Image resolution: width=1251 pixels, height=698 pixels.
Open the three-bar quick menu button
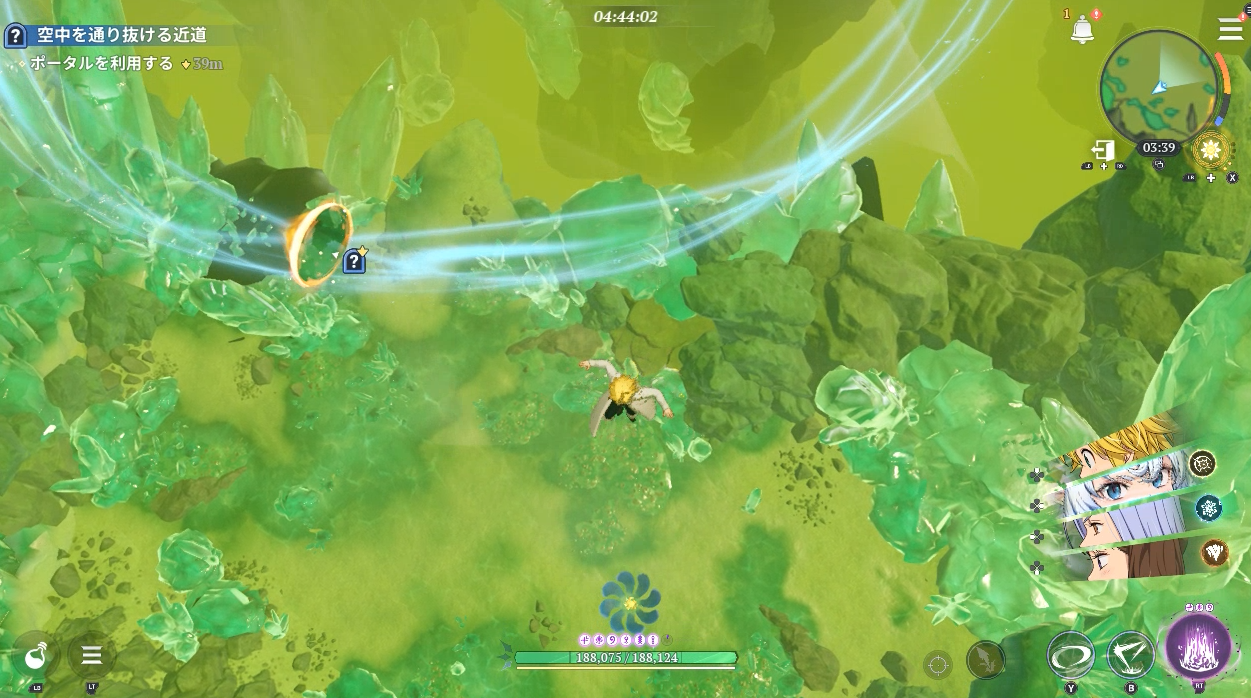92,656
